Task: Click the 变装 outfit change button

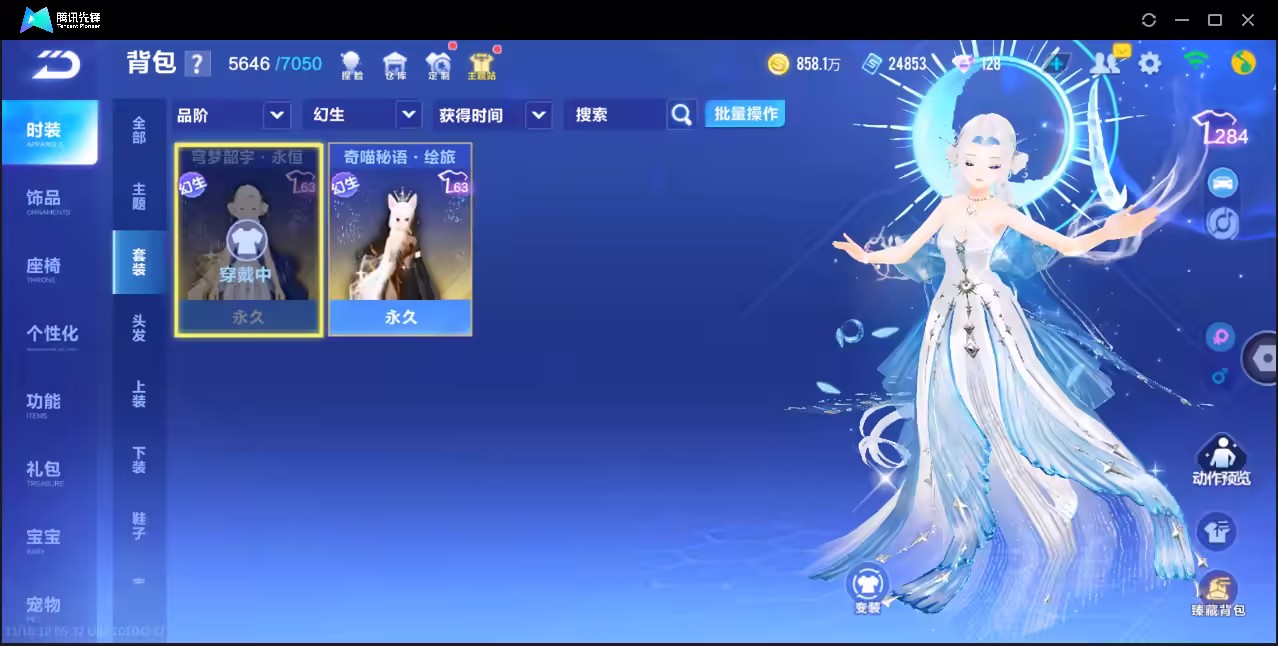Action: tap(867, 588)
